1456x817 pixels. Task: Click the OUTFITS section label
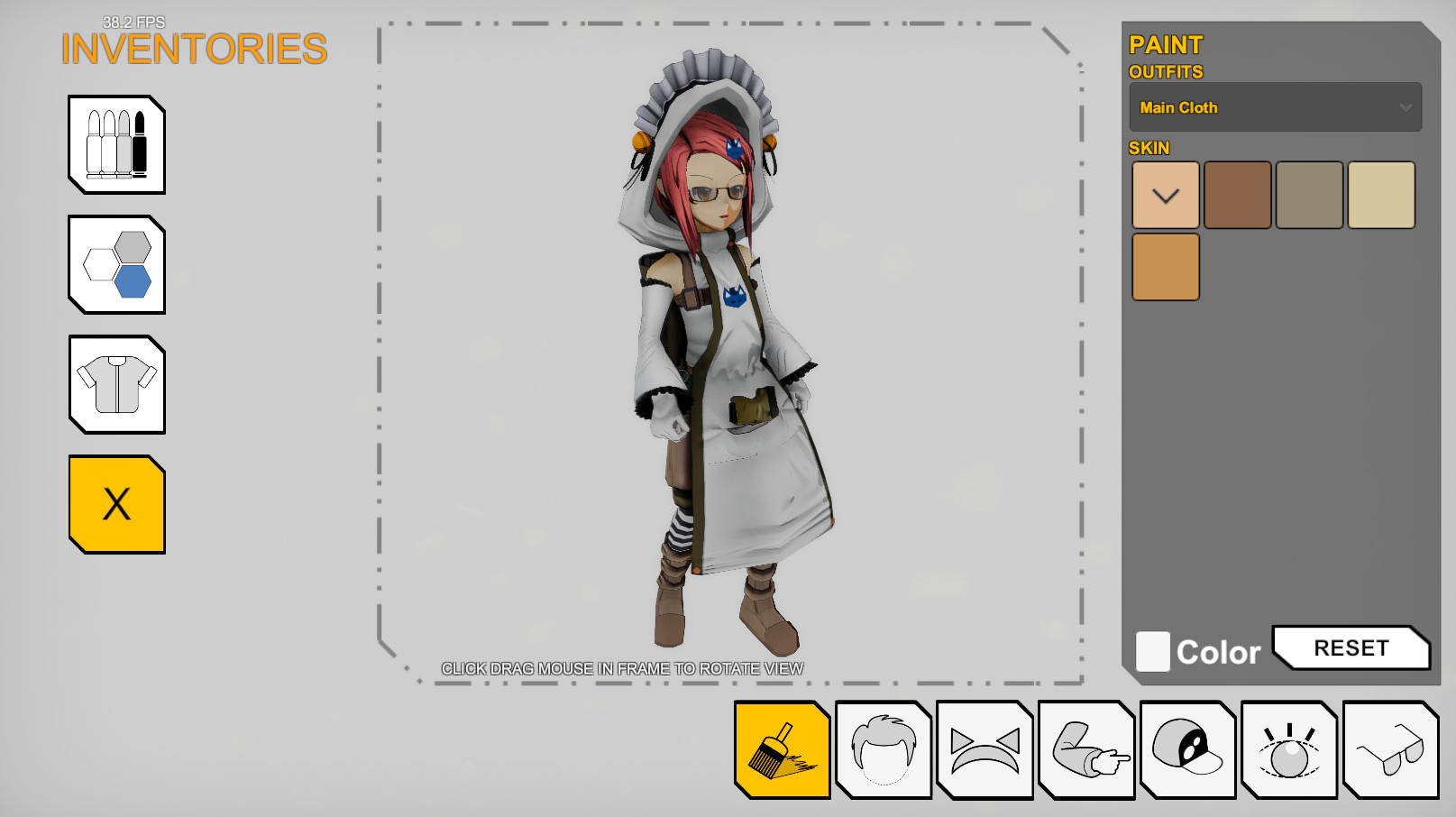point(1167,72)
